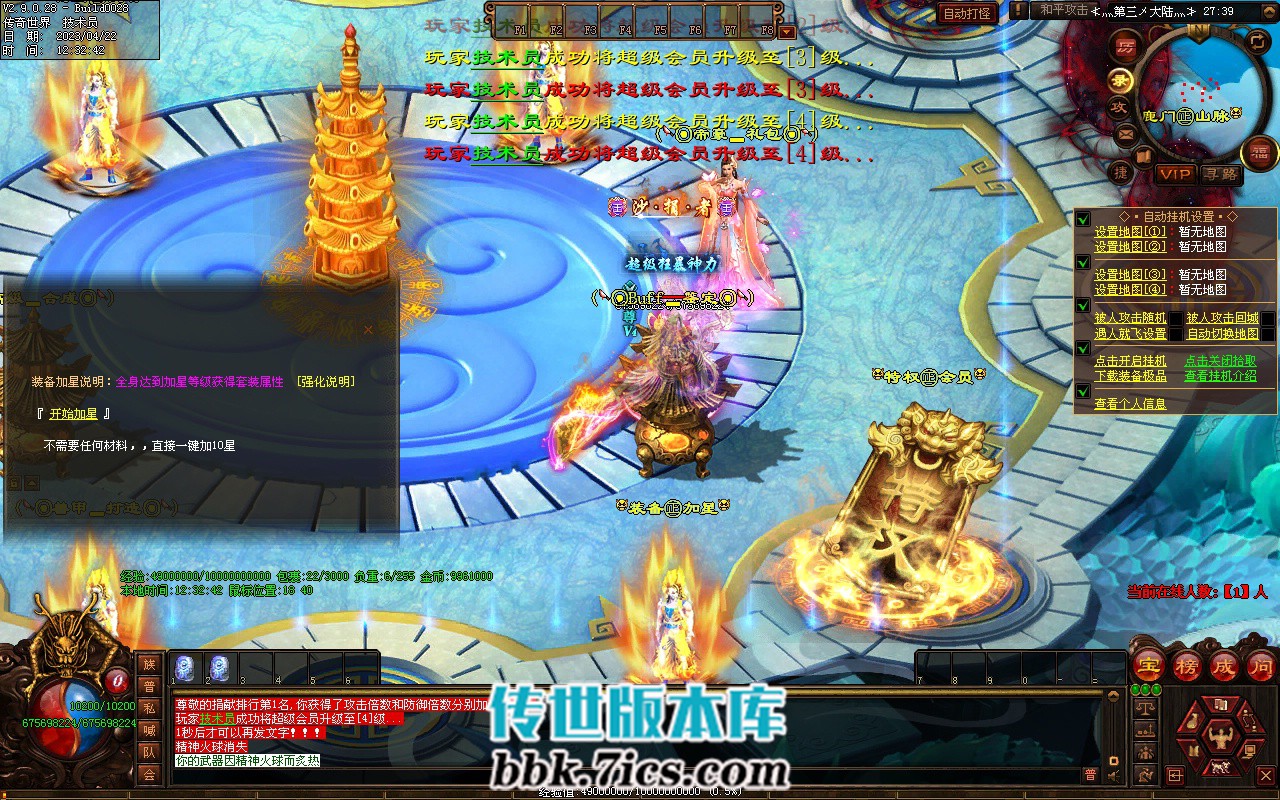
Task: Tick the 被人攻击回城 checkbox
Action: (x=1268, y=319)
